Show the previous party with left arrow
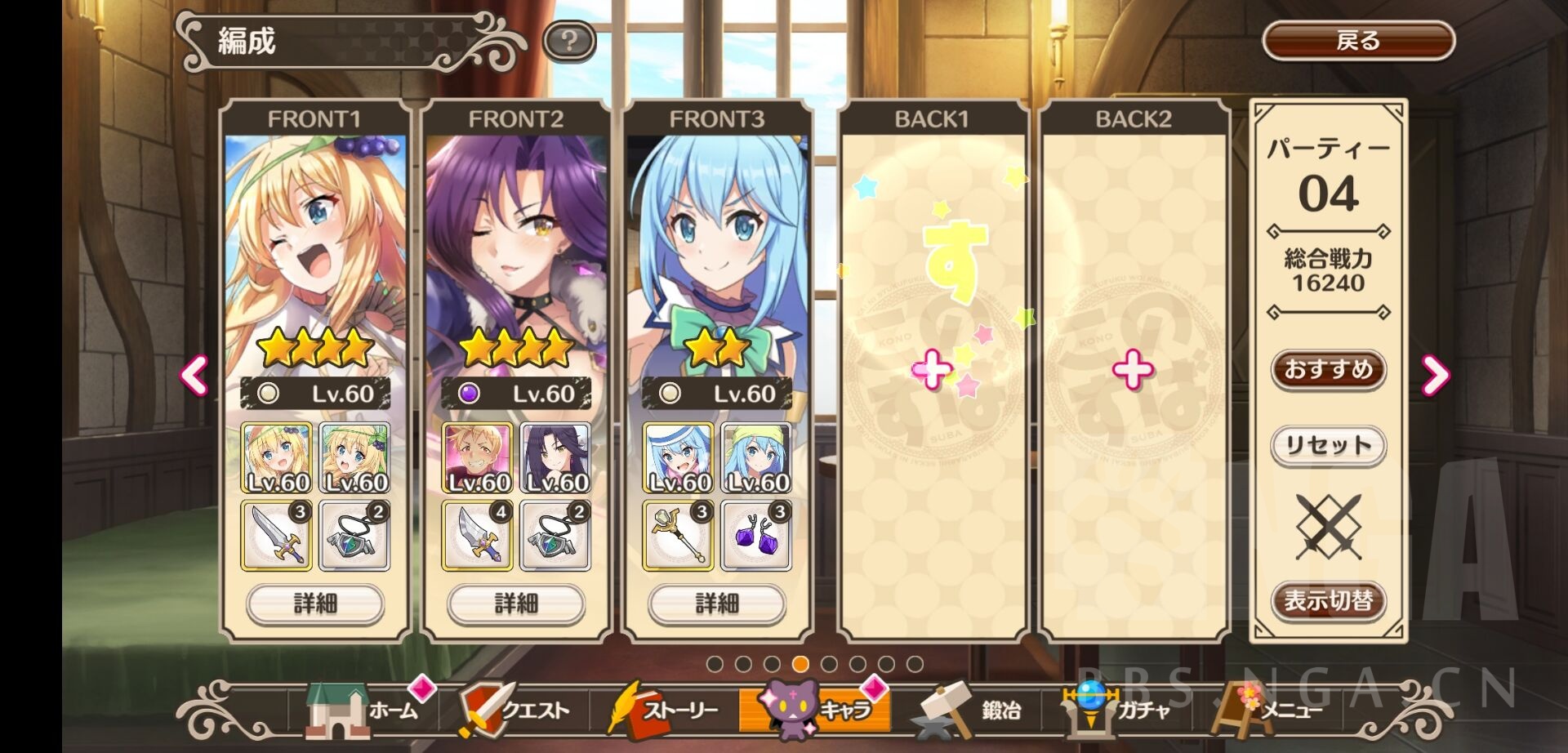This screenshot has height=753, width=1568. pyautogui.click(x=194, y=375)
